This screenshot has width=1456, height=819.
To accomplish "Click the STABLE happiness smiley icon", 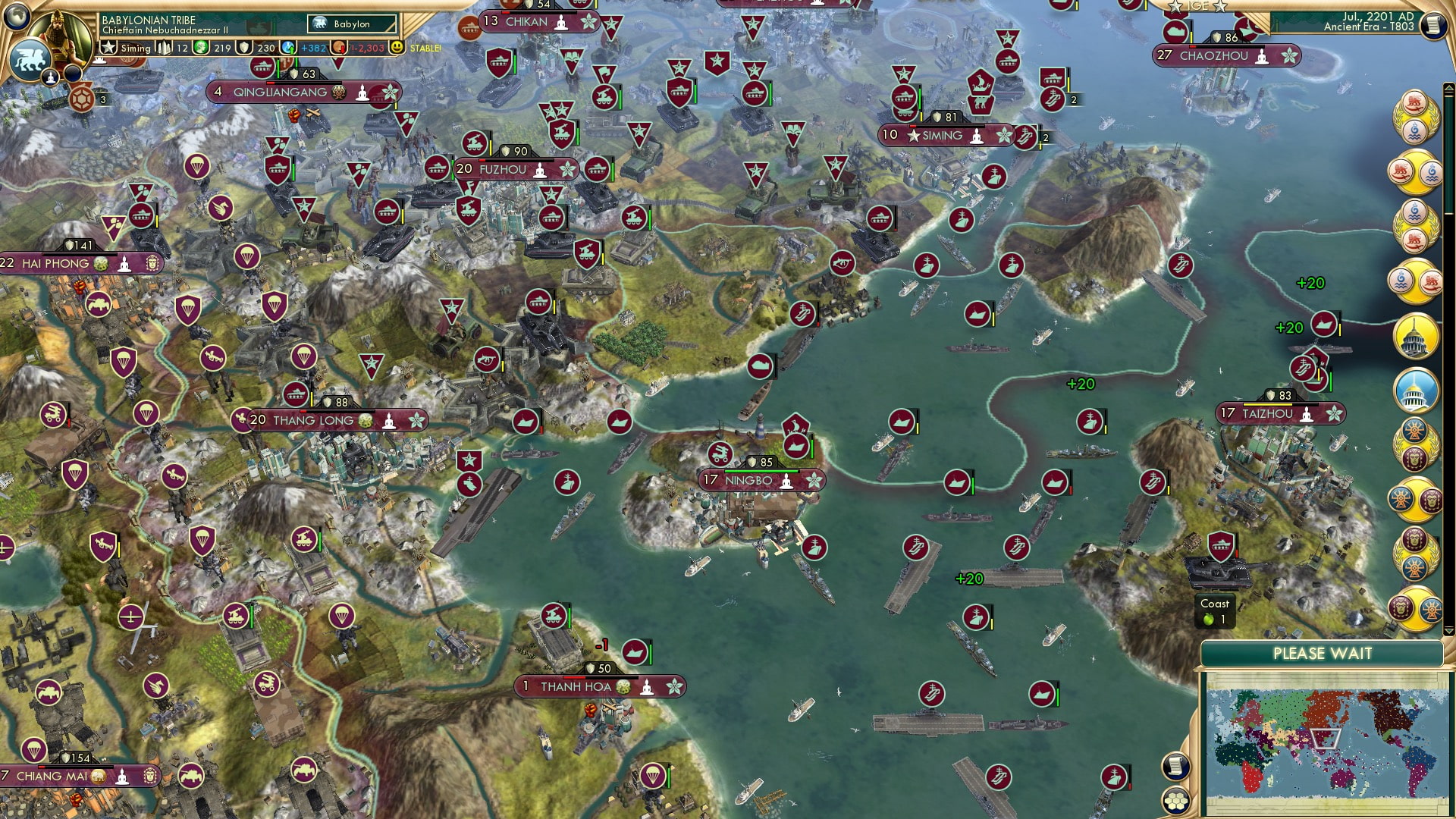I will point(397,47).
